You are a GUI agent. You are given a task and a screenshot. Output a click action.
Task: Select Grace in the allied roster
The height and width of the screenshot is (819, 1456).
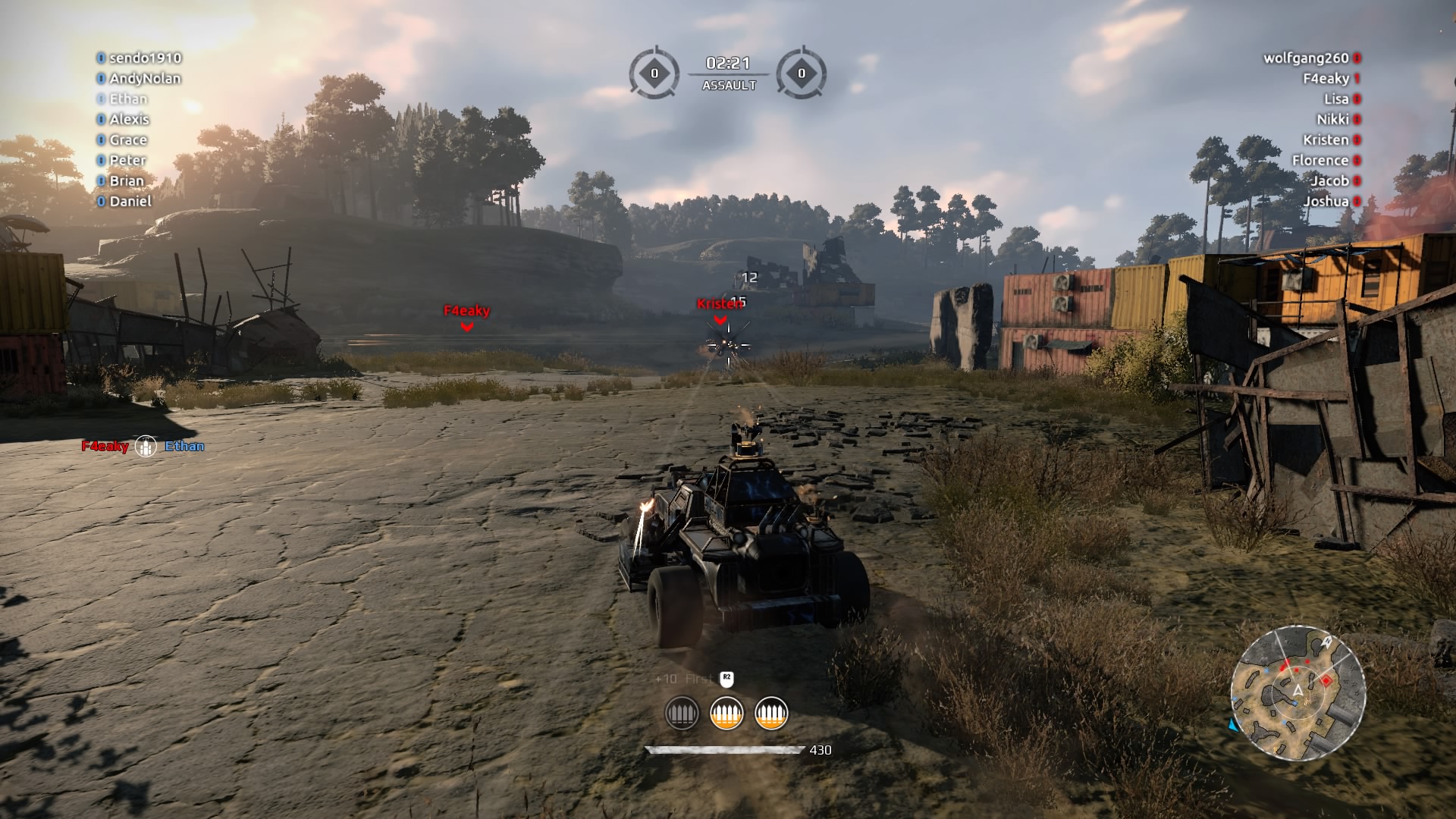[128, 140]
